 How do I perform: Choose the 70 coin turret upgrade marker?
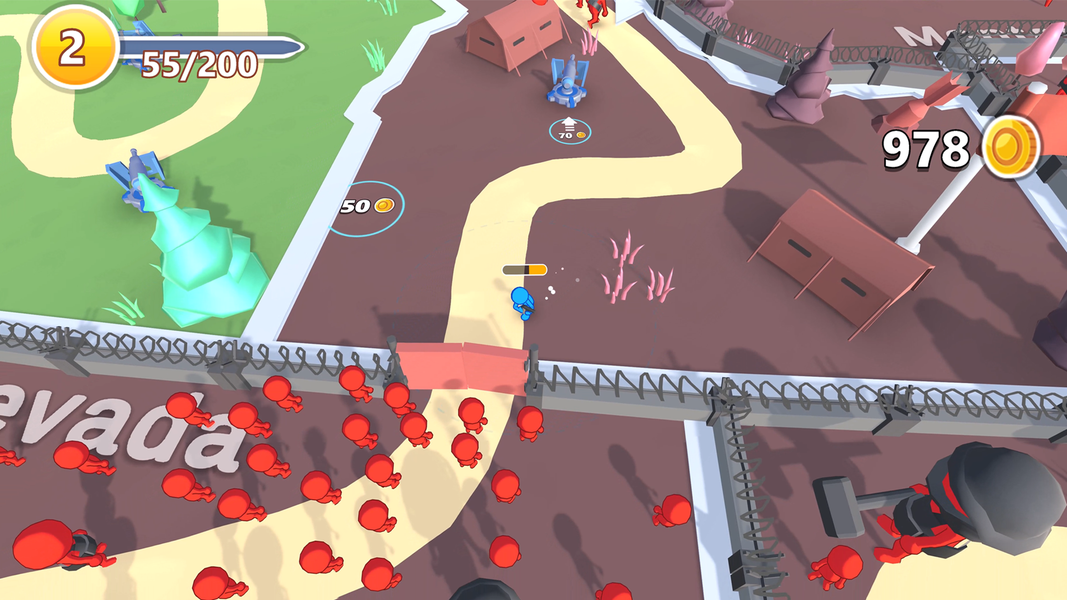(x=569, y=130)
